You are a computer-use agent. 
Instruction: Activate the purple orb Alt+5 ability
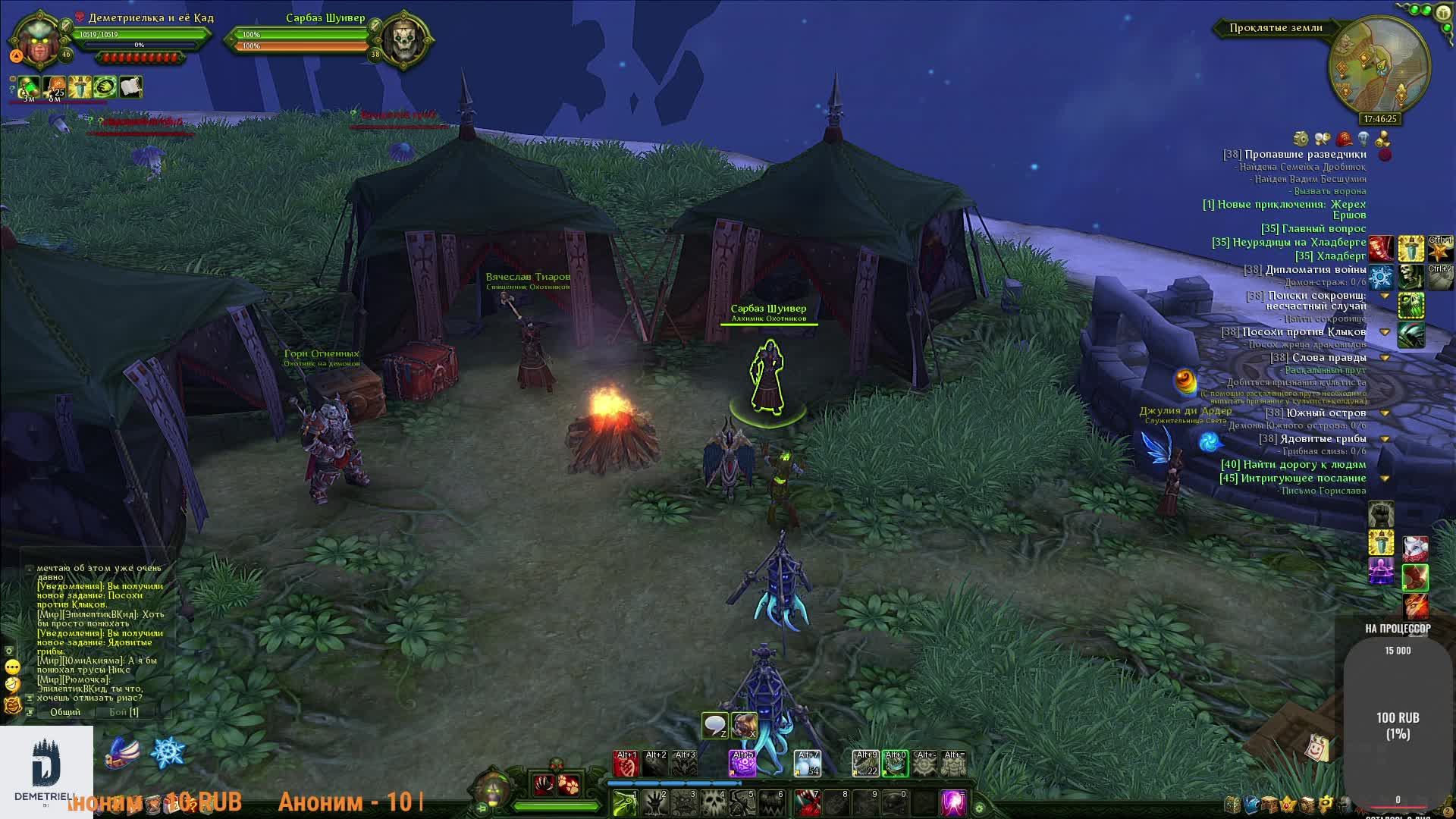point(742,764)
